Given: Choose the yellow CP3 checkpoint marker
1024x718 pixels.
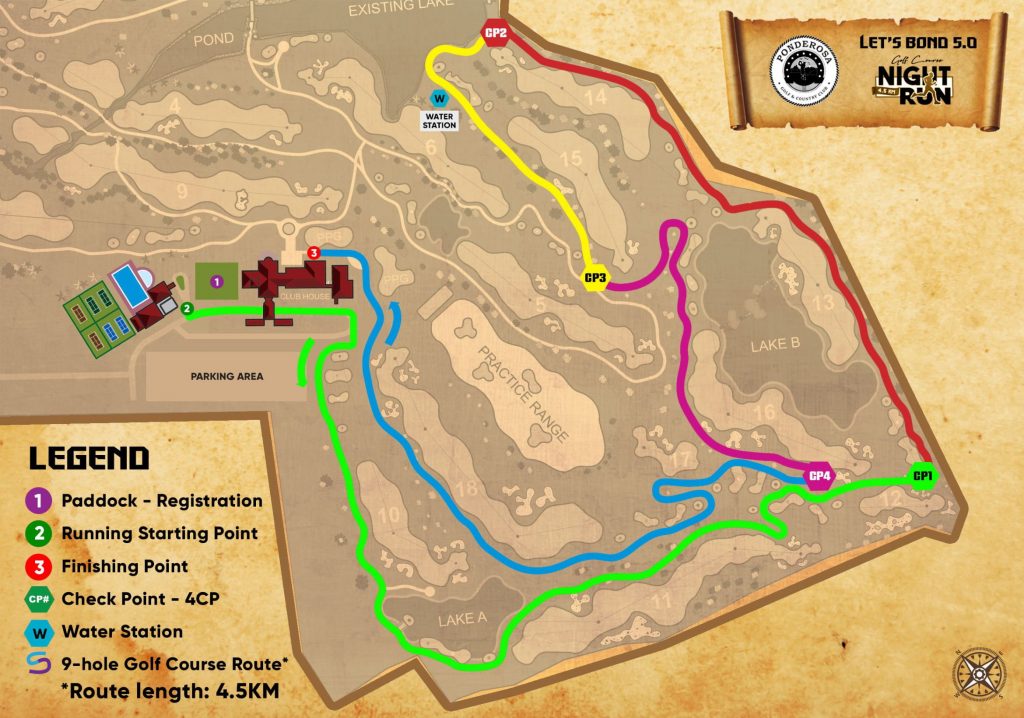Looking at the screenshot, I should (596, 279).
